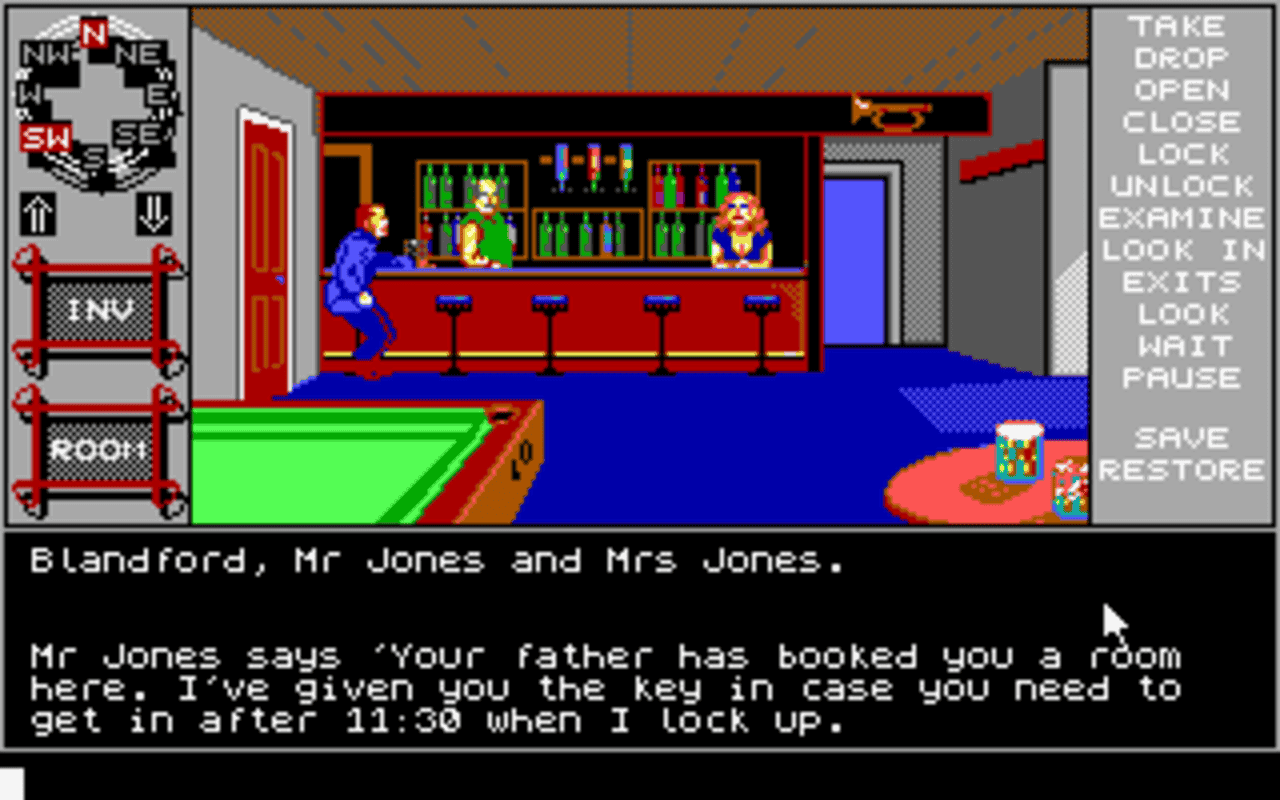Choose the OPEN verb
Screen dimensions: 1280x800
(1181, 91)
